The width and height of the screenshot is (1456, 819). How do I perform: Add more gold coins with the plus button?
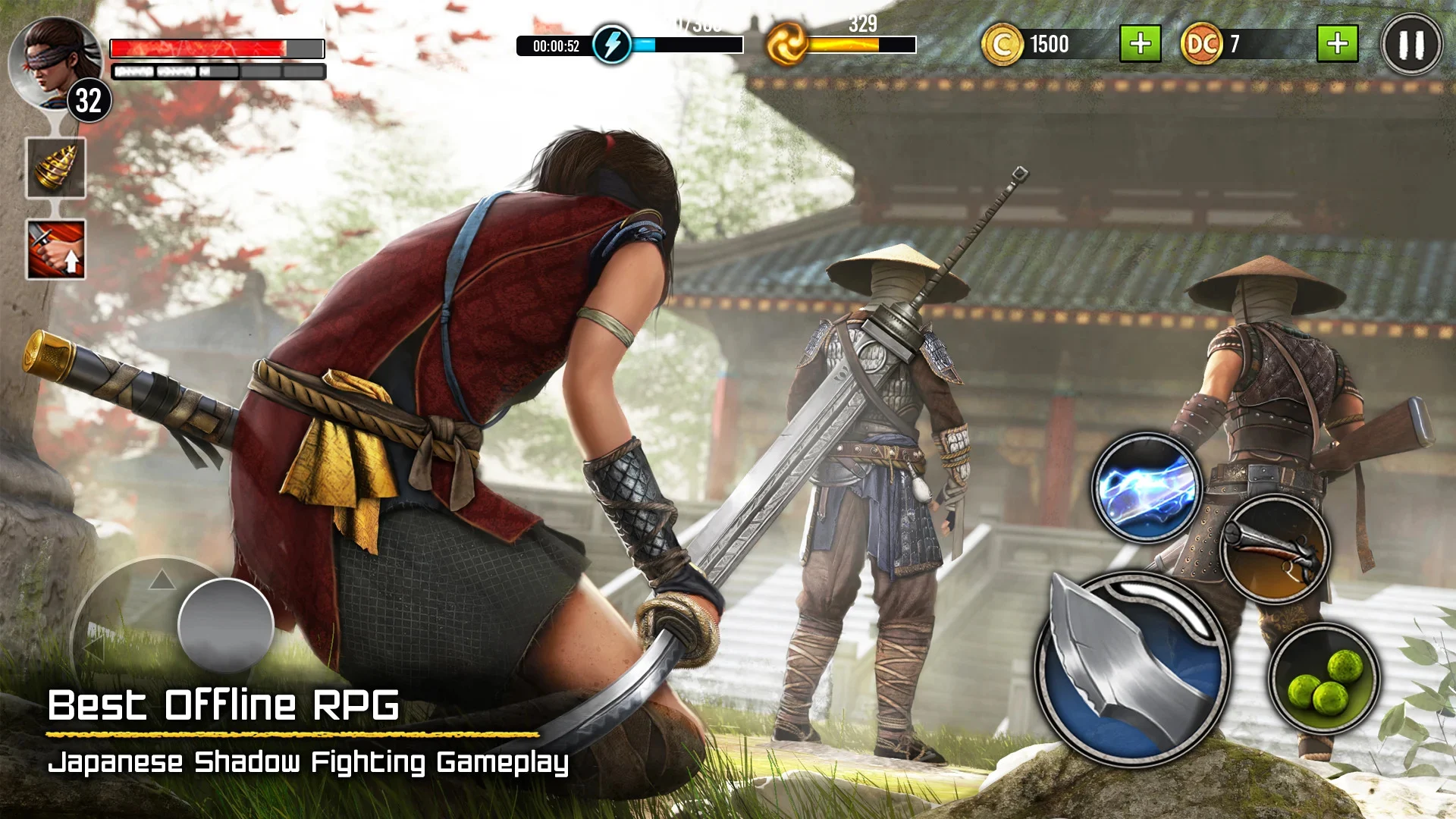pyautogui.click(x=1140, y=44)
